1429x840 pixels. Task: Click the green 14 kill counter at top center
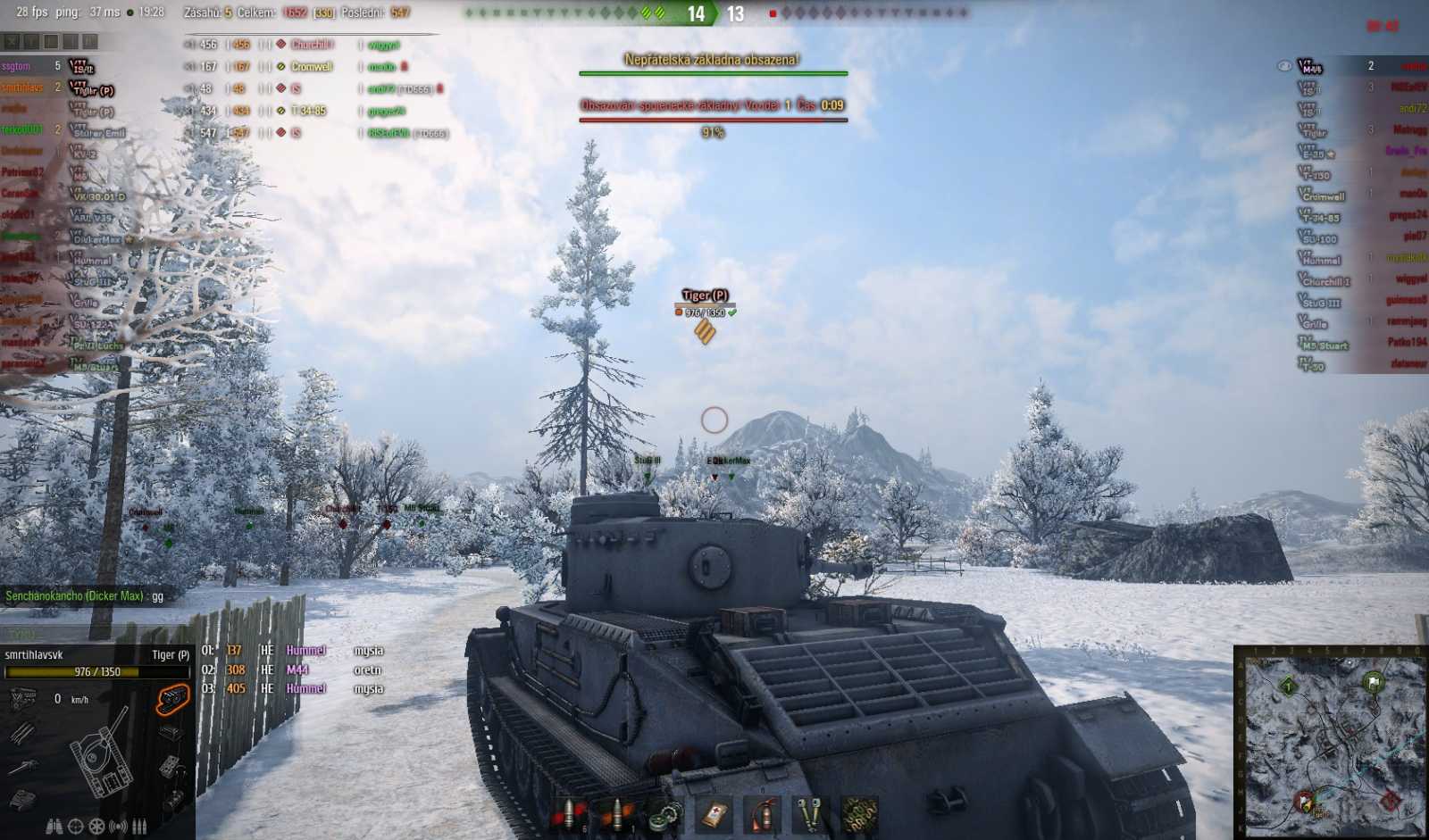[695, 13]
